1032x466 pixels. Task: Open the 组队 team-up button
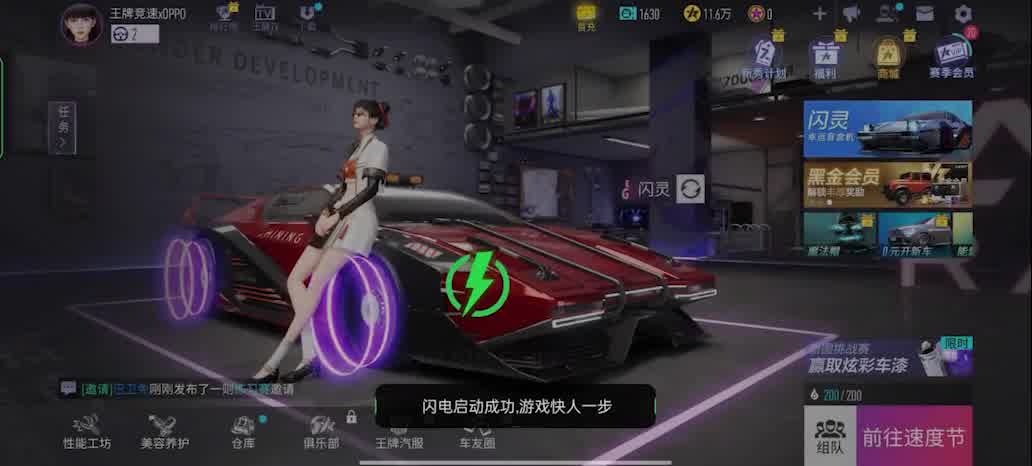click(829, 436)
